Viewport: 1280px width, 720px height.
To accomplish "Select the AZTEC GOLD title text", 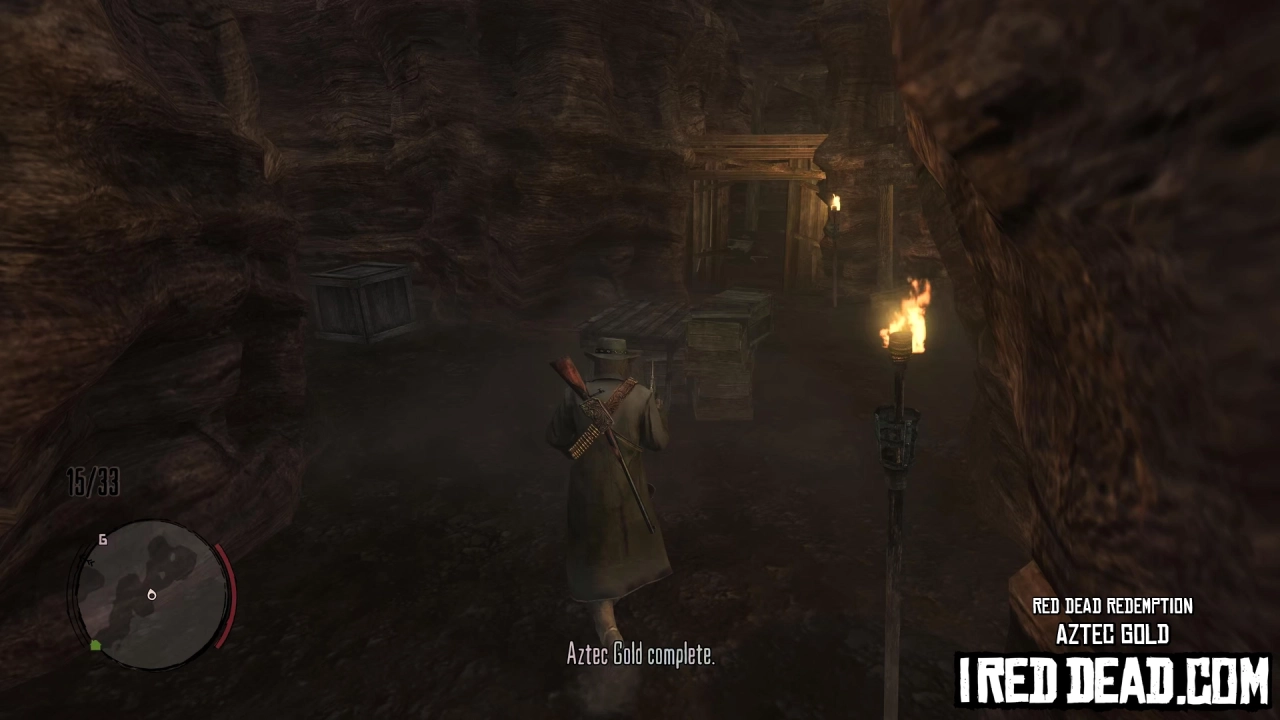I will (1112, 634).
